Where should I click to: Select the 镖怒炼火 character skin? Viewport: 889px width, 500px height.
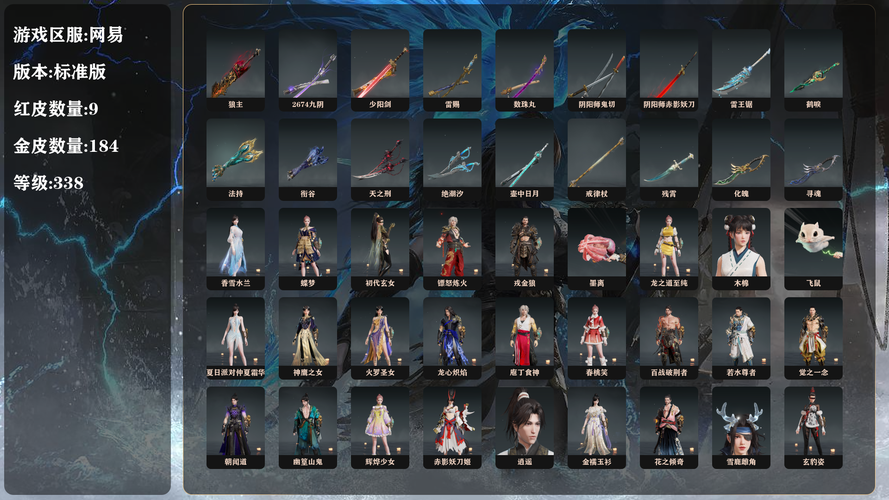click(452, 247)
